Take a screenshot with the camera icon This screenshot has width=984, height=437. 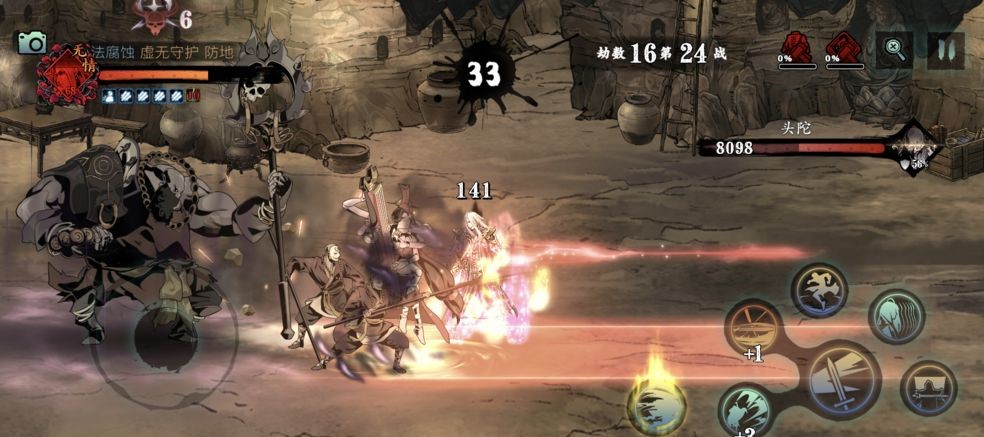point(32,42)
